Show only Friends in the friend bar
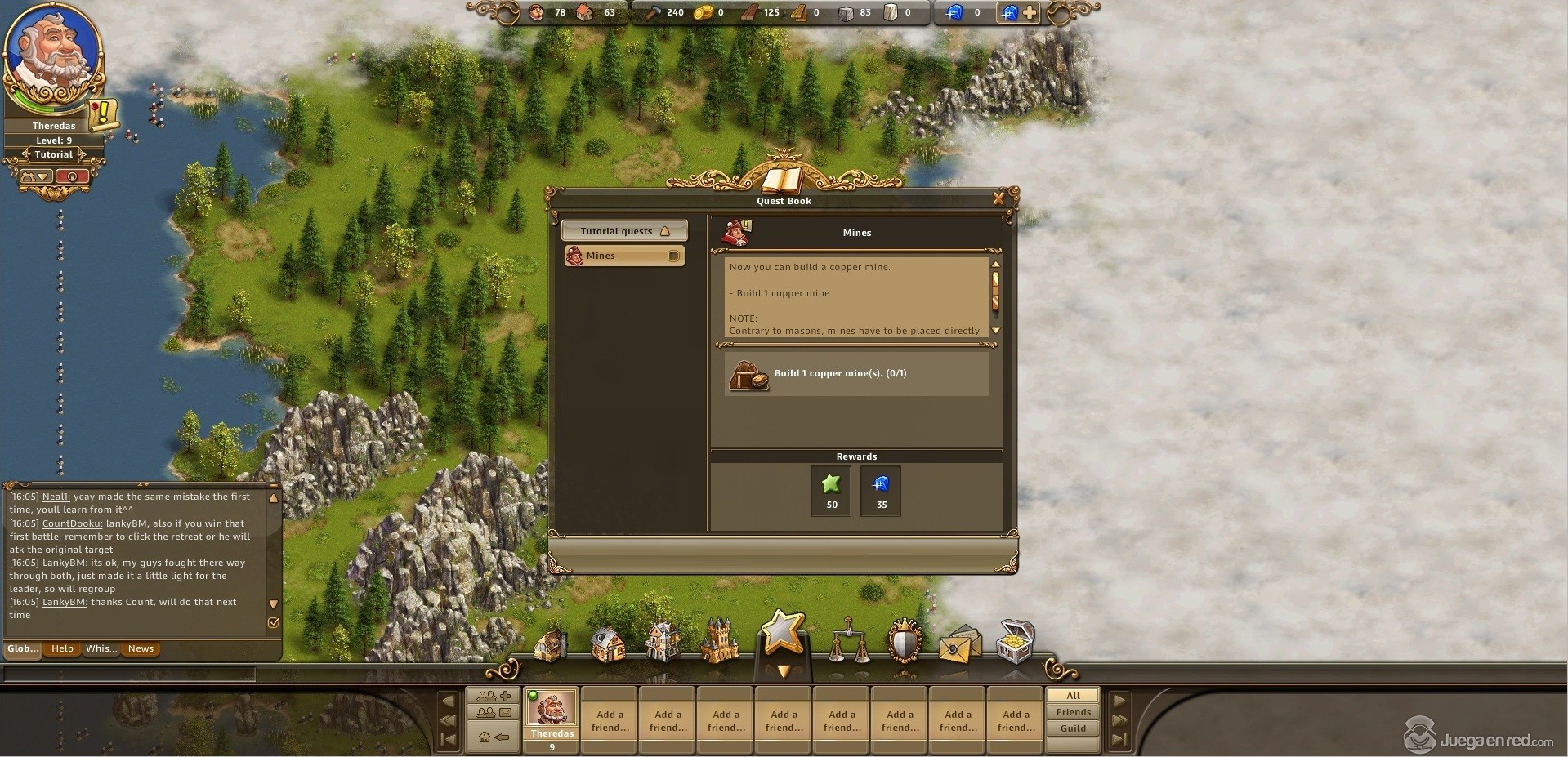1568x757 pixels. [x=1073, y=712]
